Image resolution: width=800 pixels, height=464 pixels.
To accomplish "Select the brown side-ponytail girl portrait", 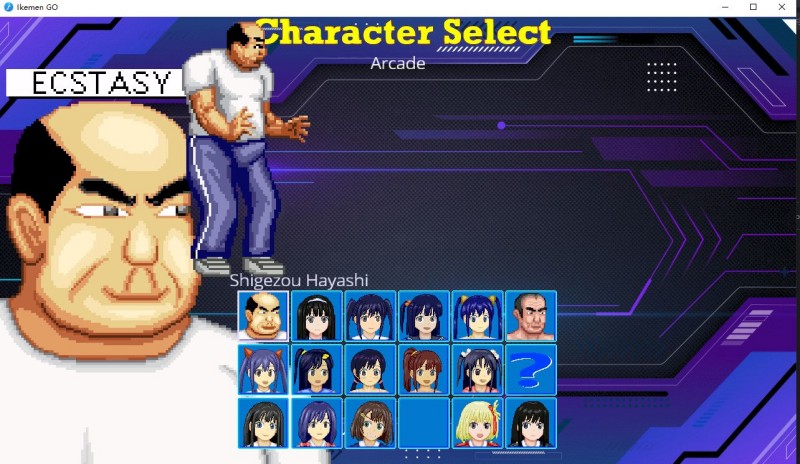I will coord(423,369).
